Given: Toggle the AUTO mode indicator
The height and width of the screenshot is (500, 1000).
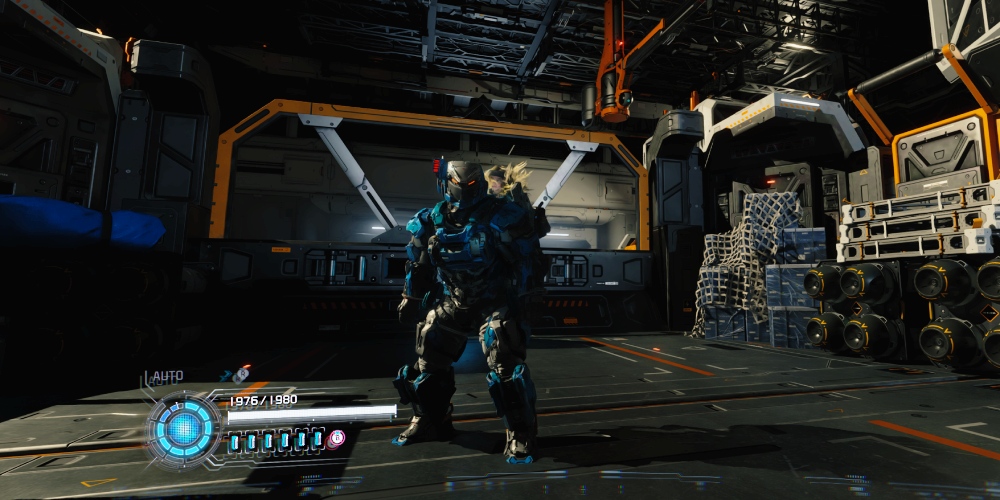Looking at the screenshot, I should [166, 377].
